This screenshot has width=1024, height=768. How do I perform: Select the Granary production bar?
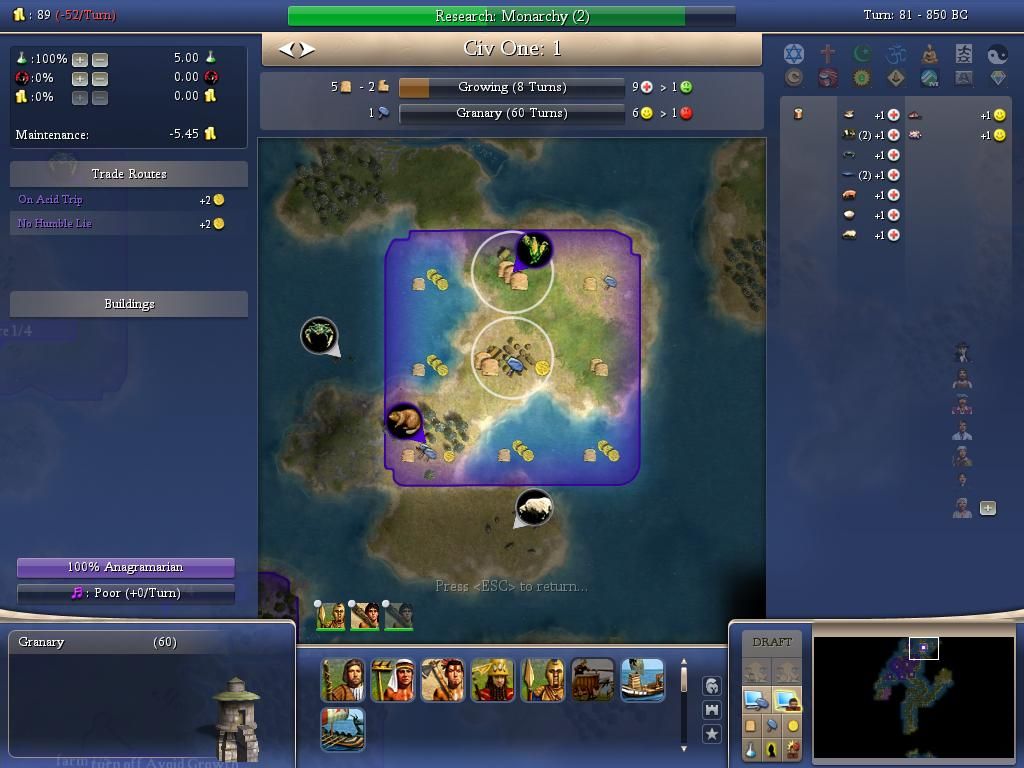(511, 113)
